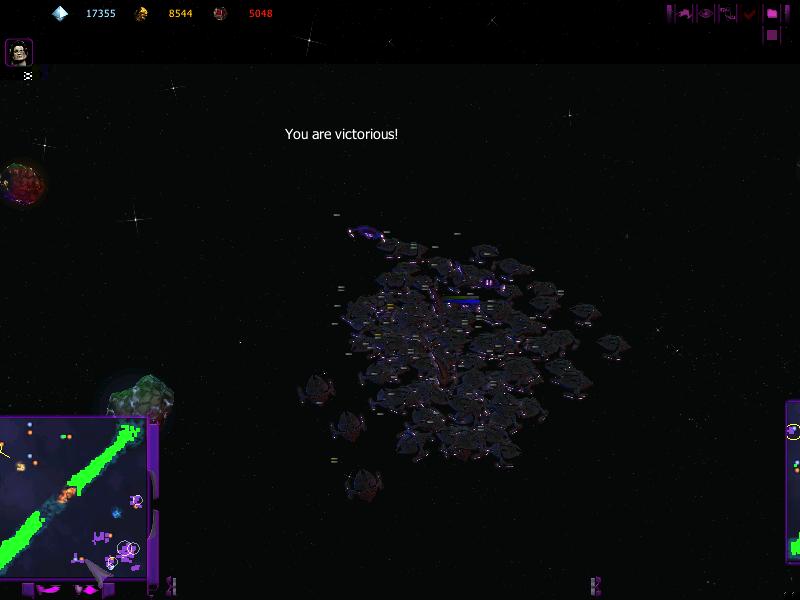The image size is (800, 600).
Task: Click the ship-shaped icon in the top toolbar
Action: [685, 14]
